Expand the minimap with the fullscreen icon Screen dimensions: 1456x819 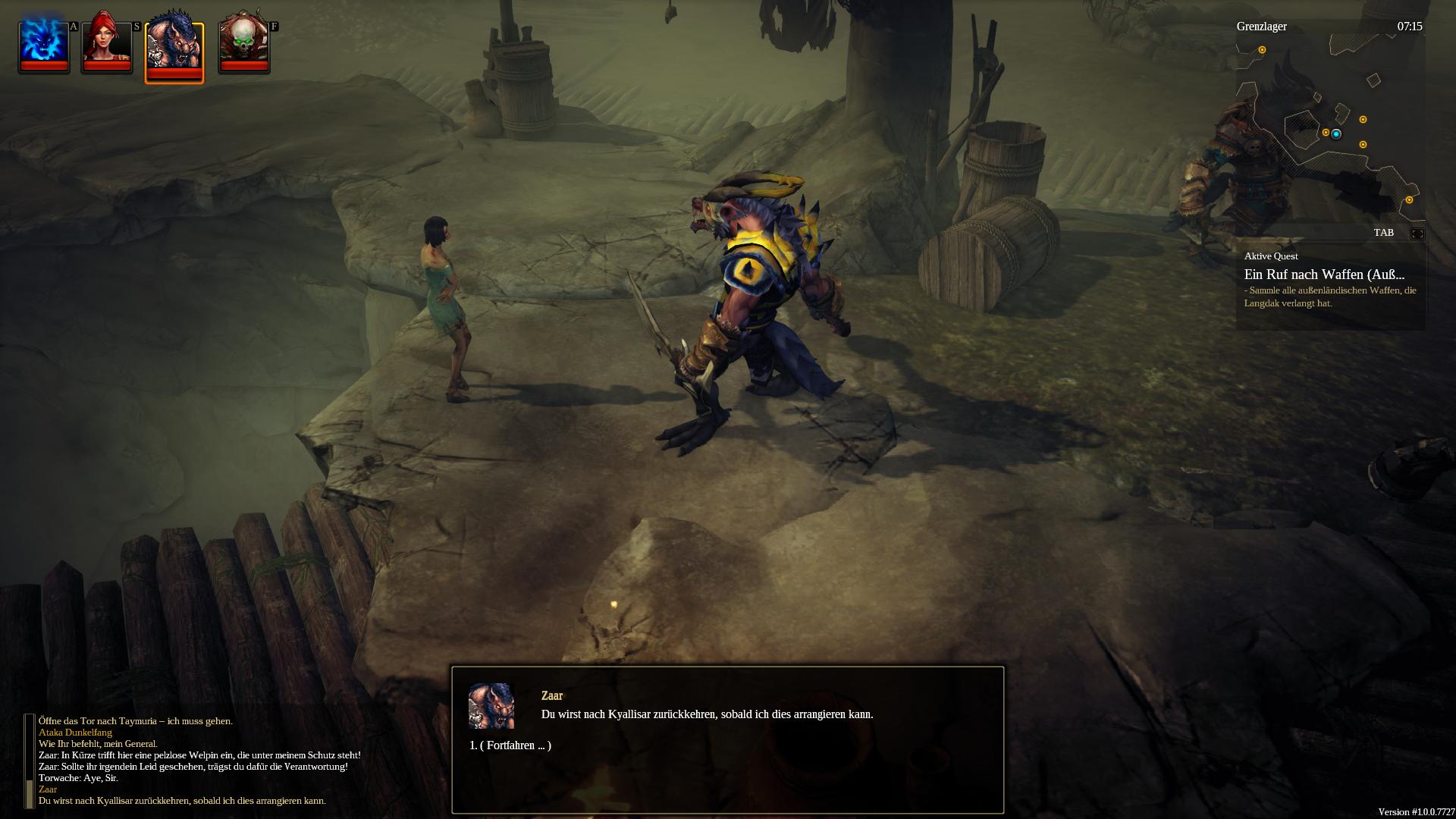(1417, 234)
